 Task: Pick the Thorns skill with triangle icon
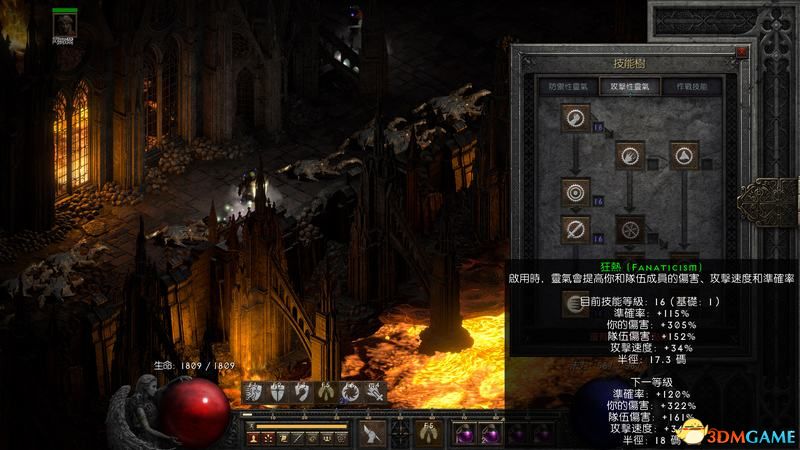coord(685,155)
